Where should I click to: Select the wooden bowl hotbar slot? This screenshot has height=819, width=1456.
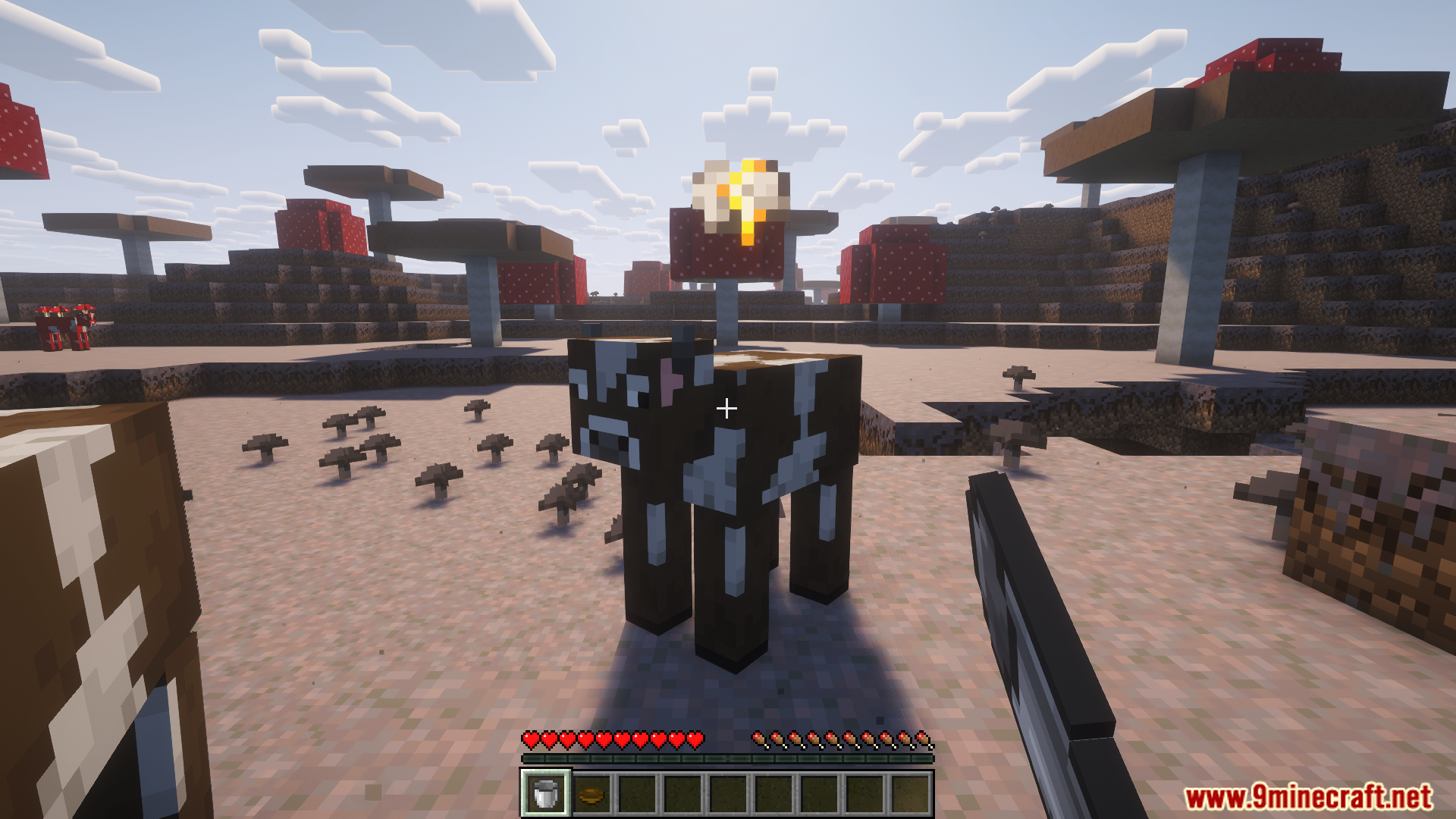(591, 795)
